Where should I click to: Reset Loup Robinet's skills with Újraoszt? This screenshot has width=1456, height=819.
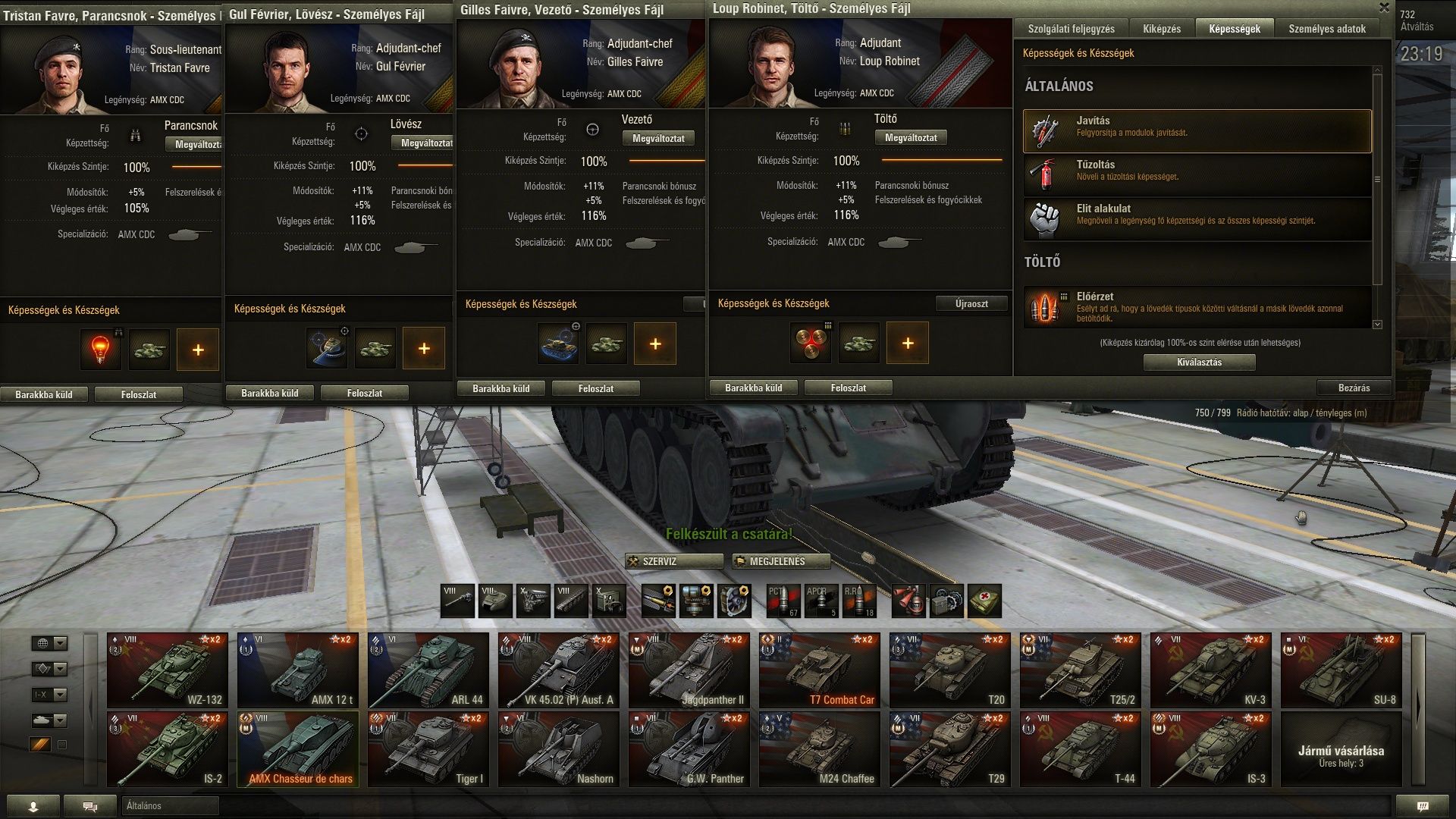pos(971,304)
